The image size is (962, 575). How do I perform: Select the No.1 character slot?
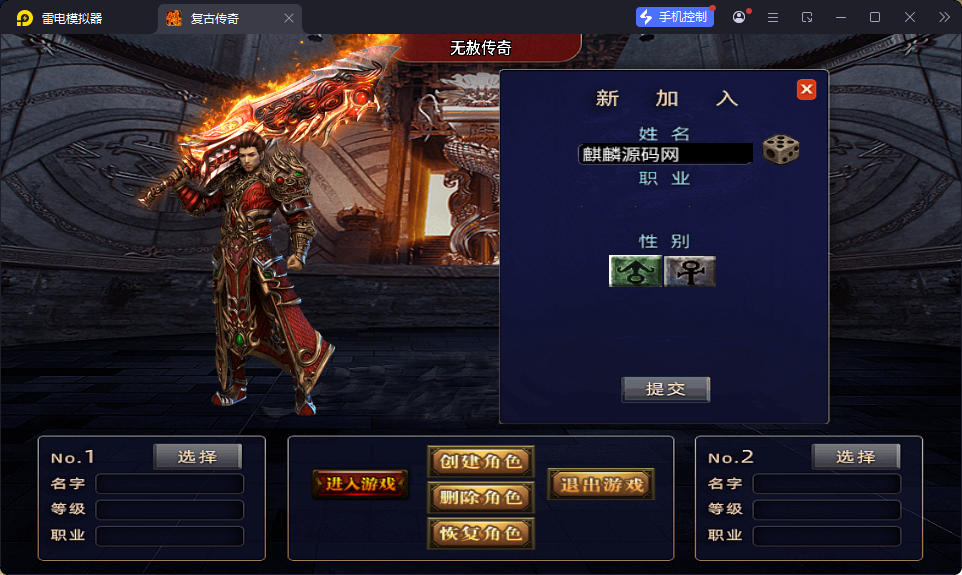tap(197, 457)
